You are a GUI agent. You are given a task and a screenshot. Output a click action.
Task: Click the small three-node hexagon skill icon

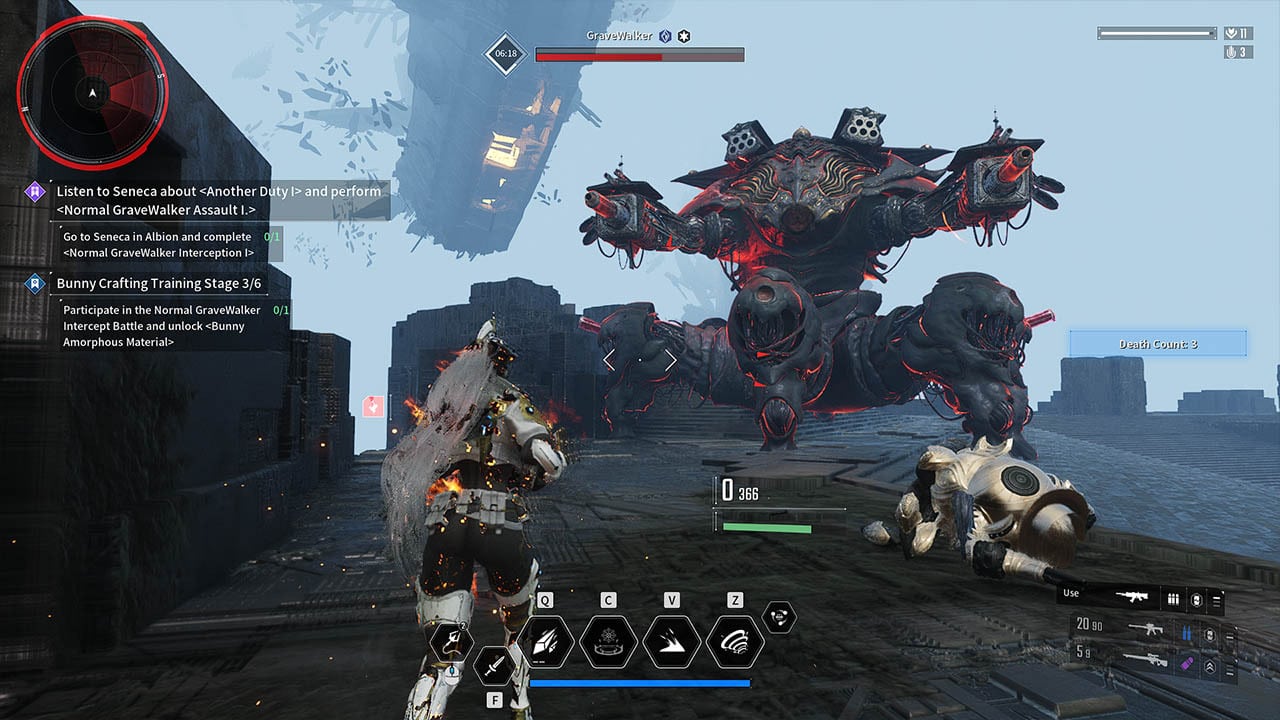[779, 617]
